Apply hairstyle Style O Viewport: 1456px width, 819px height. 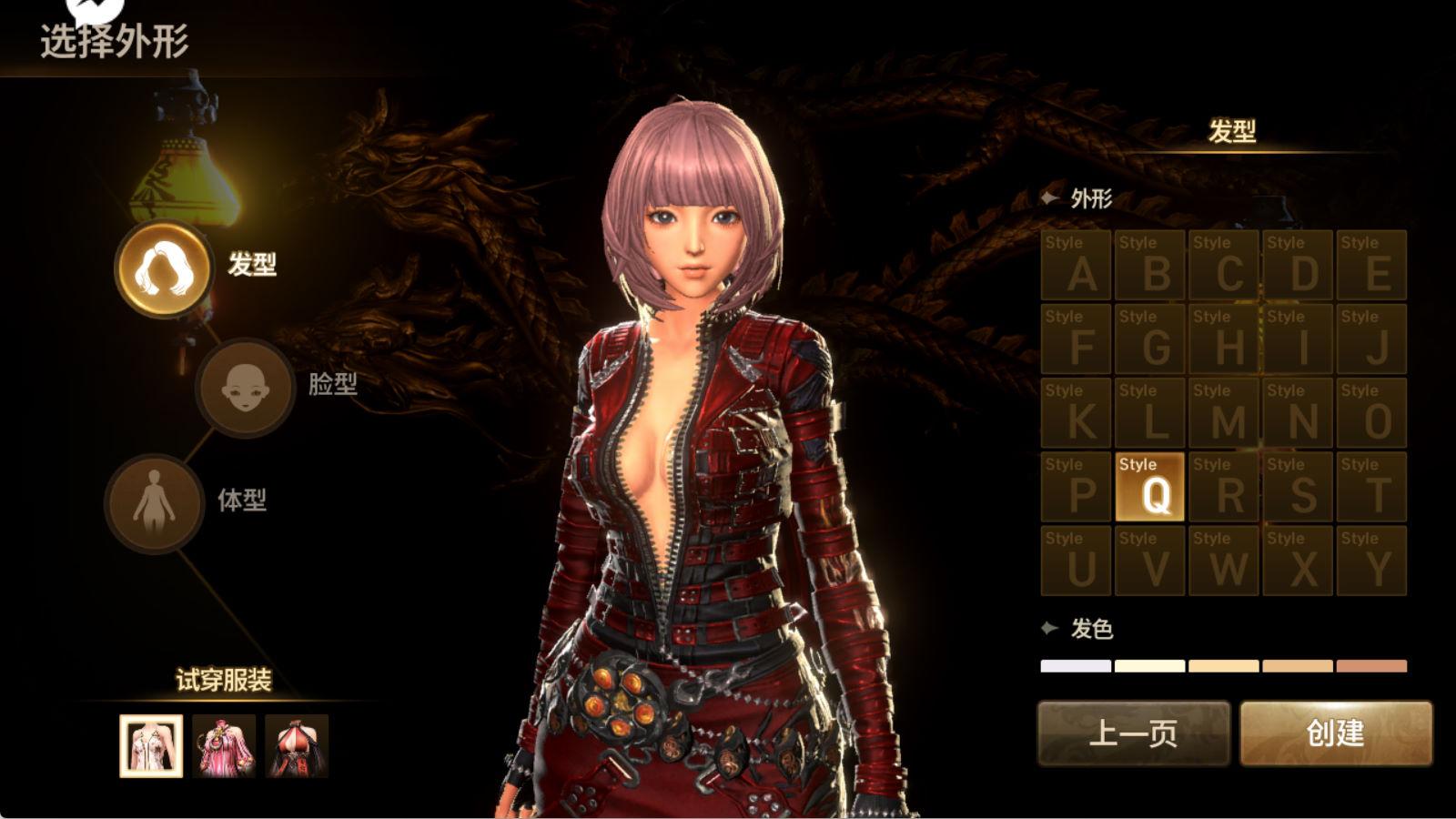(x=1371, y=412)
